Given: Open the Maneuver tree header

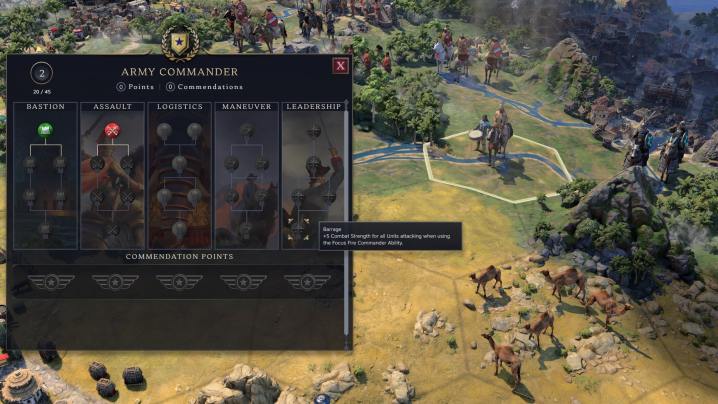Looking at the screenshot, I should click(x=246, y=107).
